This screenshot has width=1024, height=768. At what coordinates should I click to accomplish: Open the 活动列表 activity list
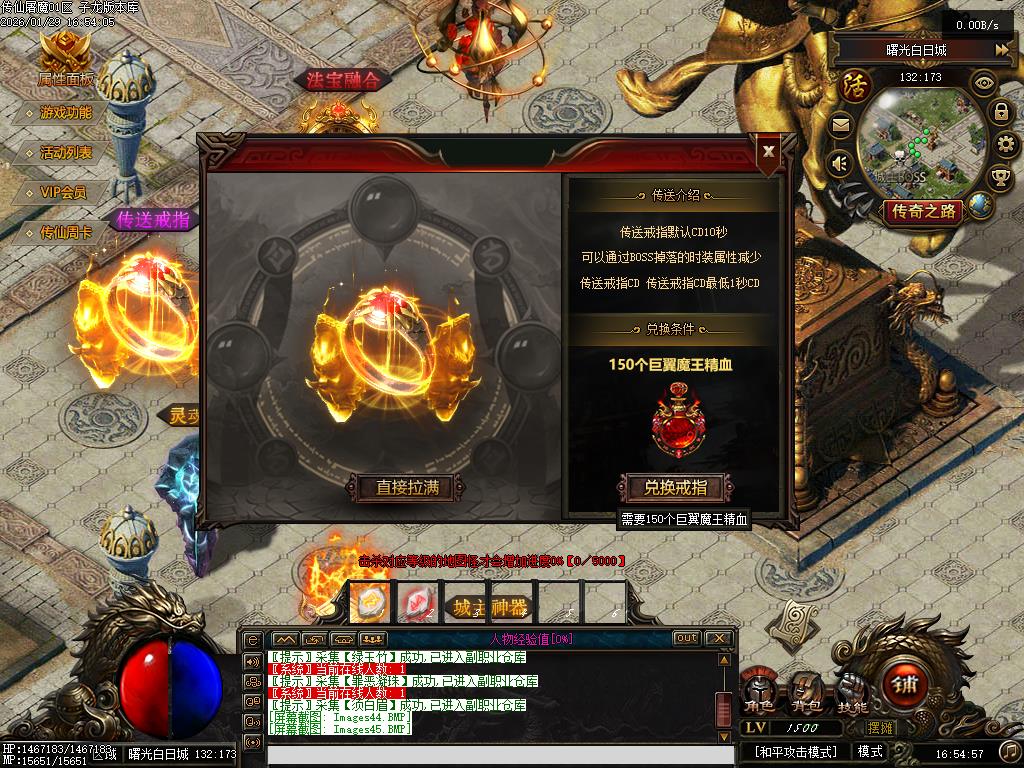coord(66,153)
